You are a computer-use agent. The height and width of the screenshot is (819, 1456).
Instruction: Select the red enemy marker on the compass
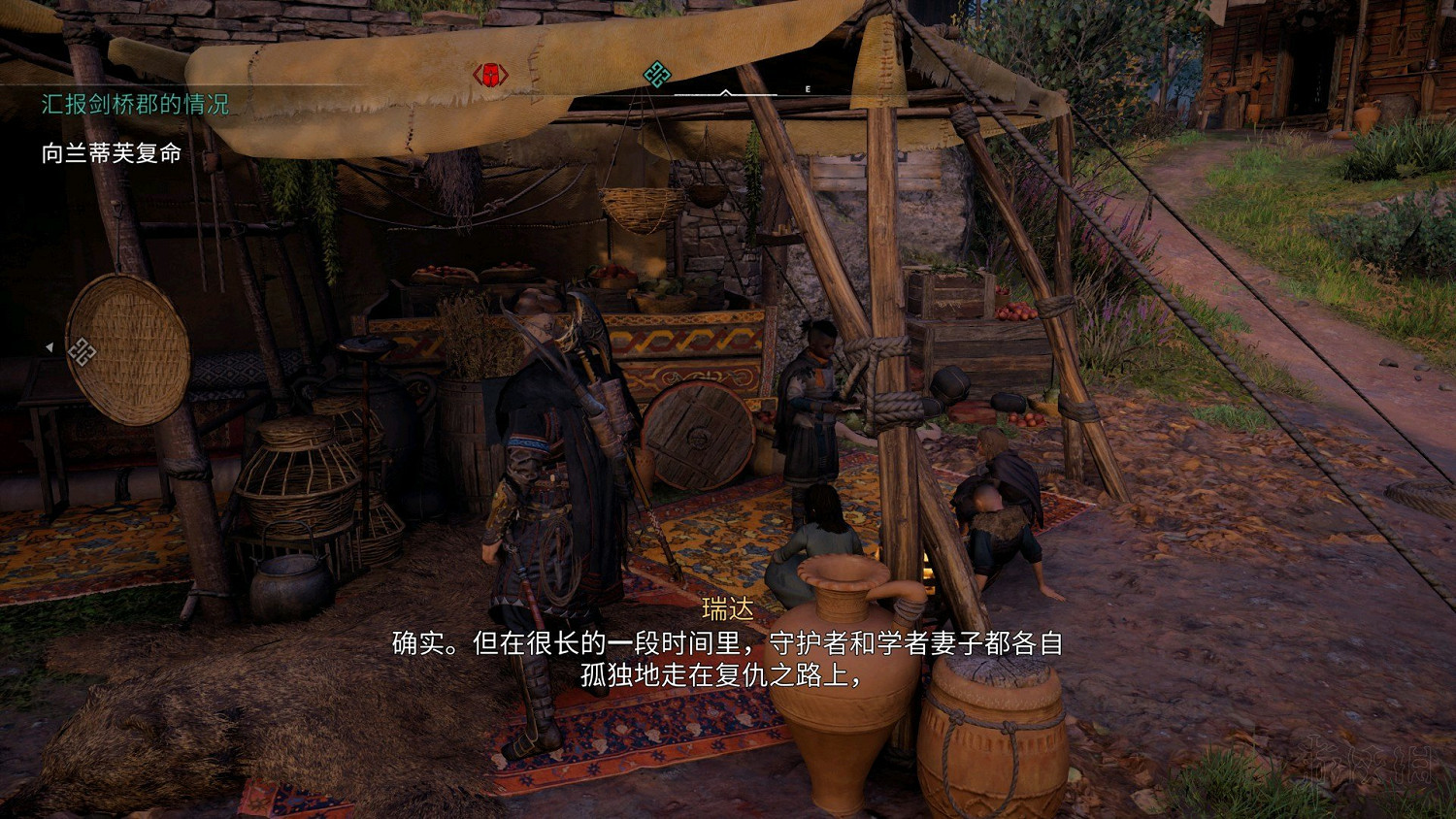click(x=491, y=74)
